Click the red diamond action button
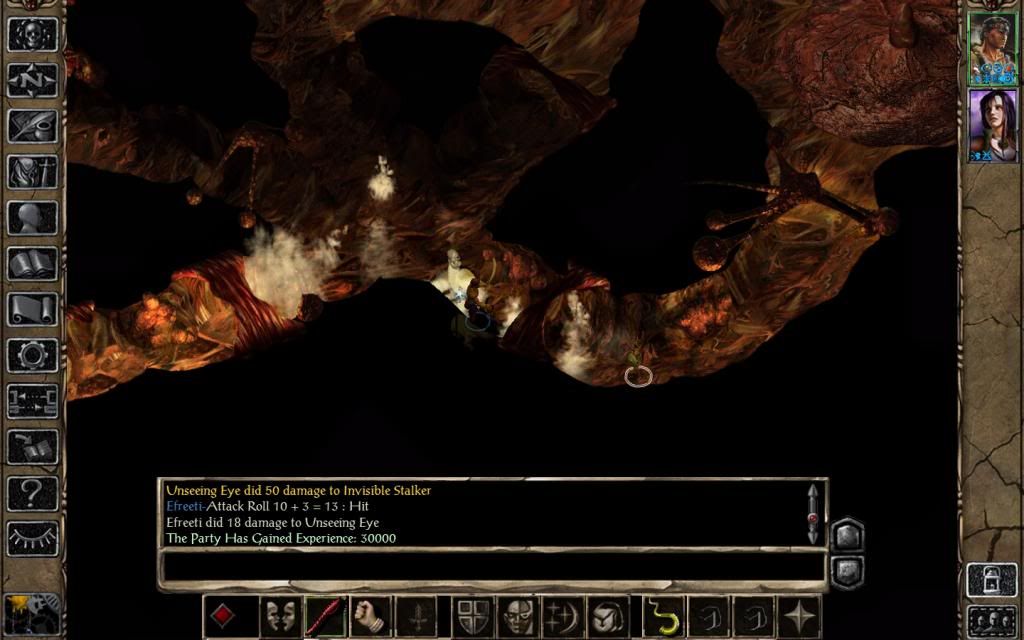The height and width of the screenshot is (640, 1024). pyautogui.click(x=223, y=616)
